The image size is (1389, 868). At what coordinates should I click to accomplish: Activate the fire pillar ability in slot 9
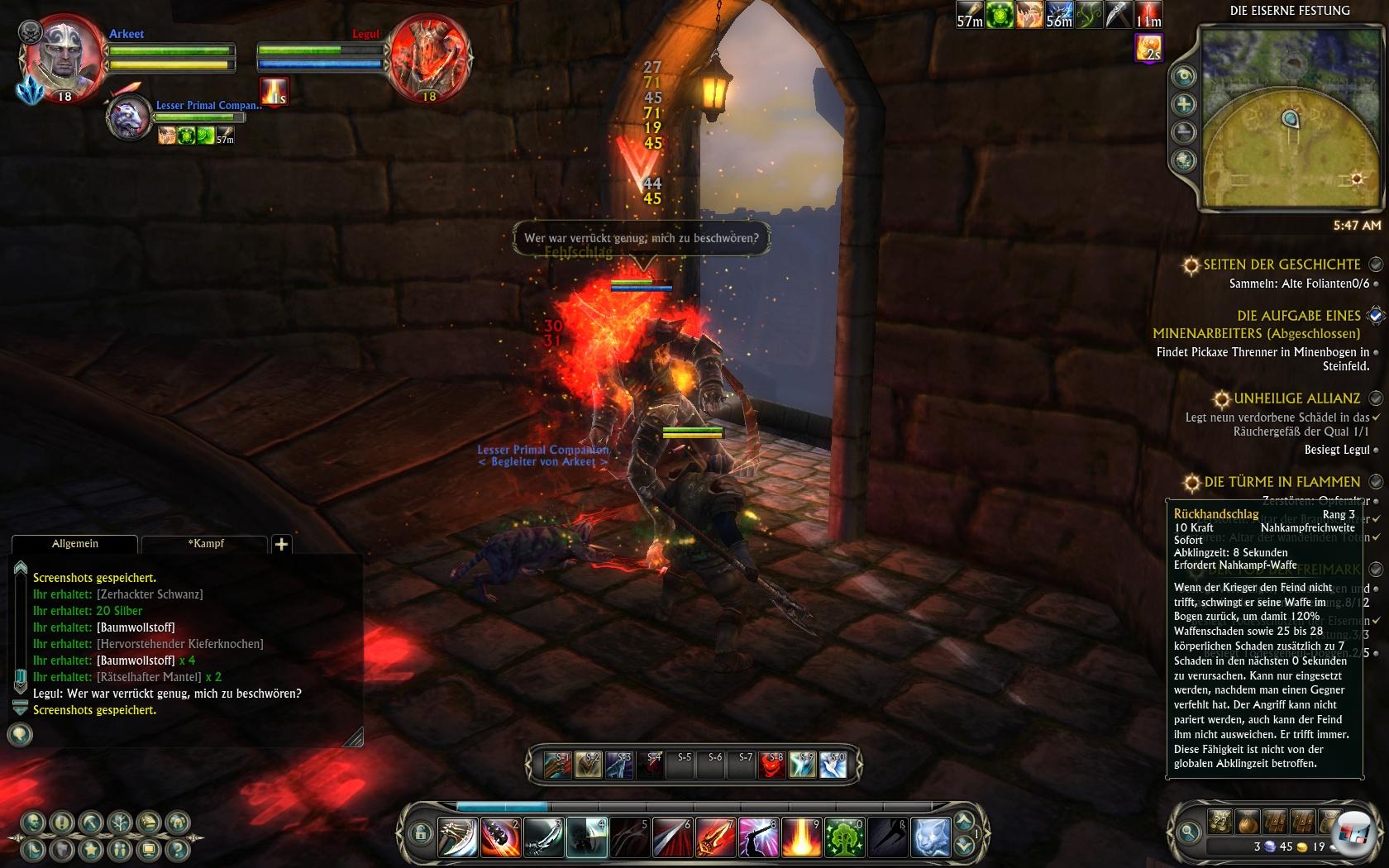(x=801, y=837)
